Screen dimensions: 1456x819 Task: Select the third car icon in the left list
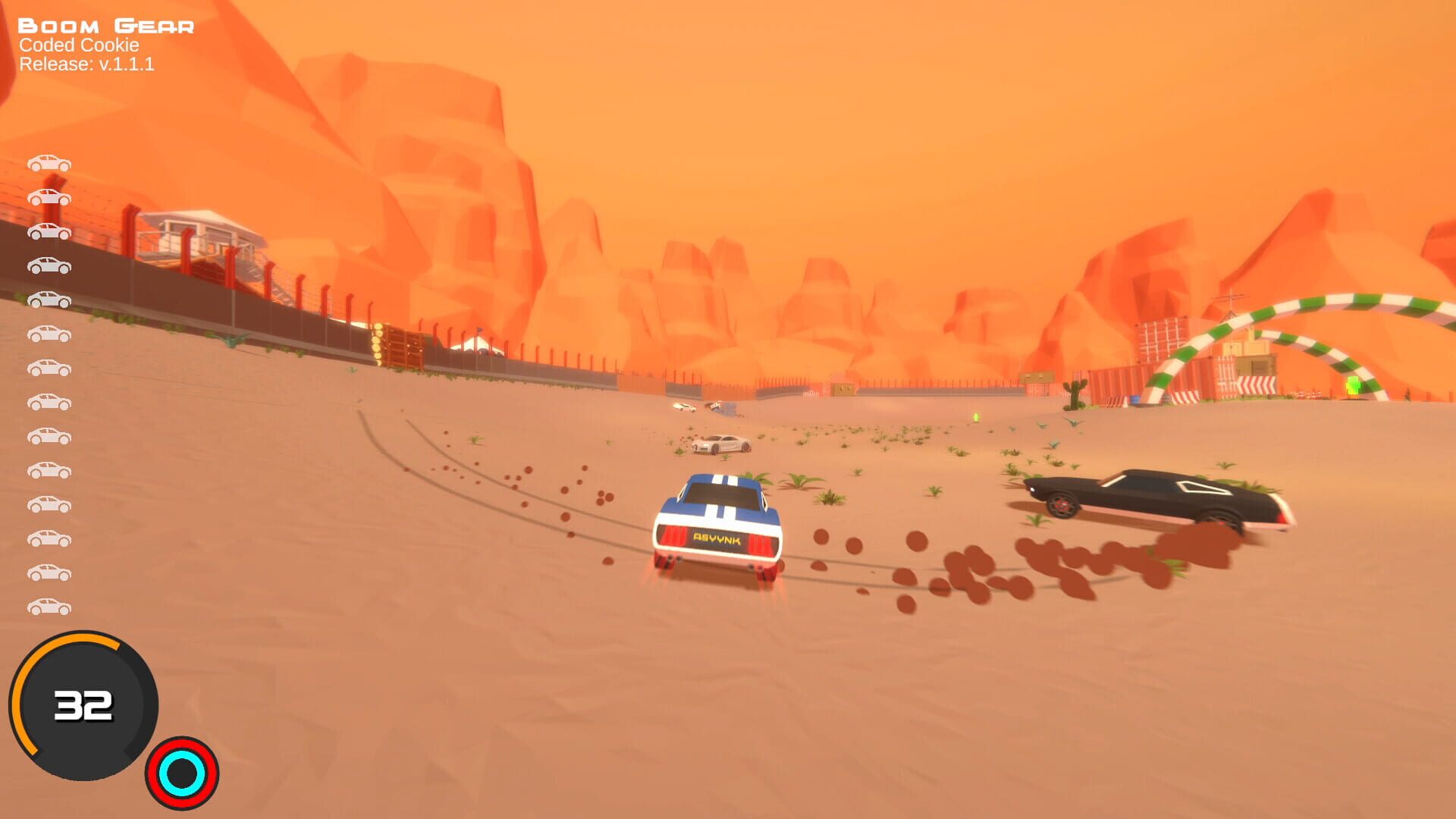(49, 231)
